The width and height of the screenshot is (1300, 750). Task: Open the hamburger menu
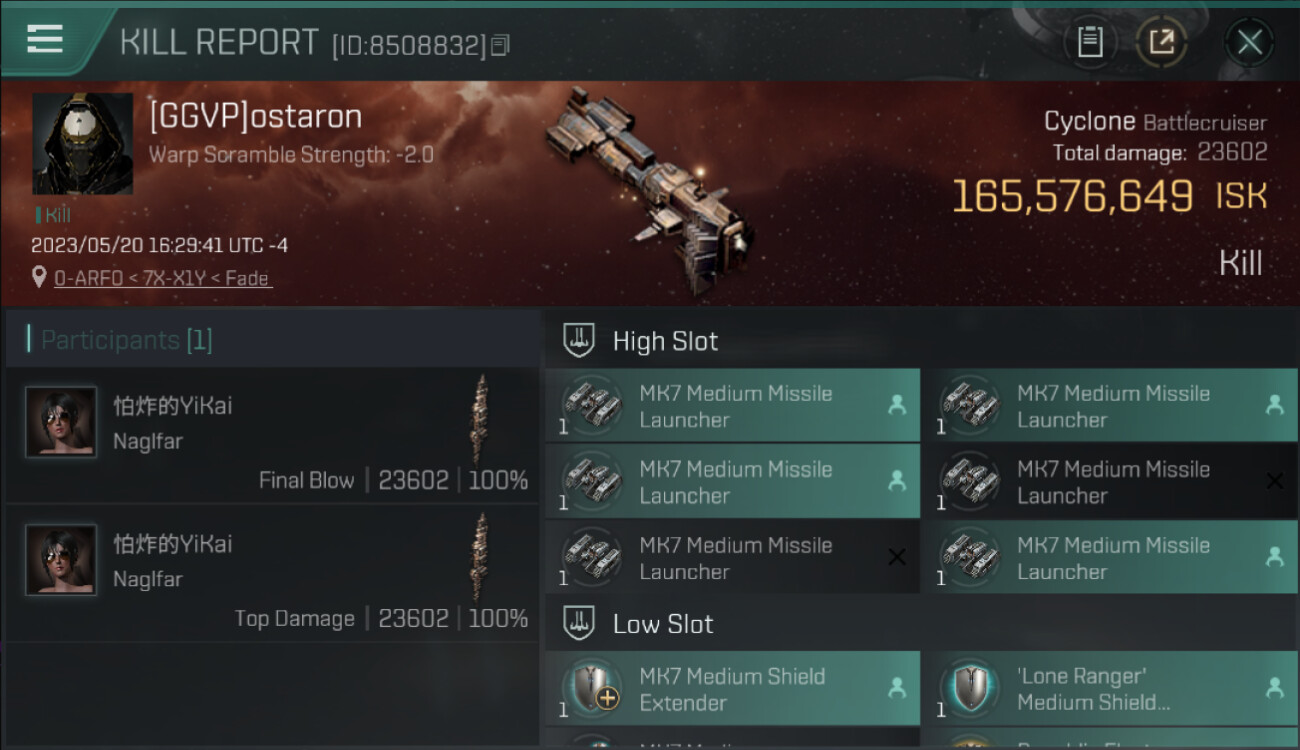45,39
